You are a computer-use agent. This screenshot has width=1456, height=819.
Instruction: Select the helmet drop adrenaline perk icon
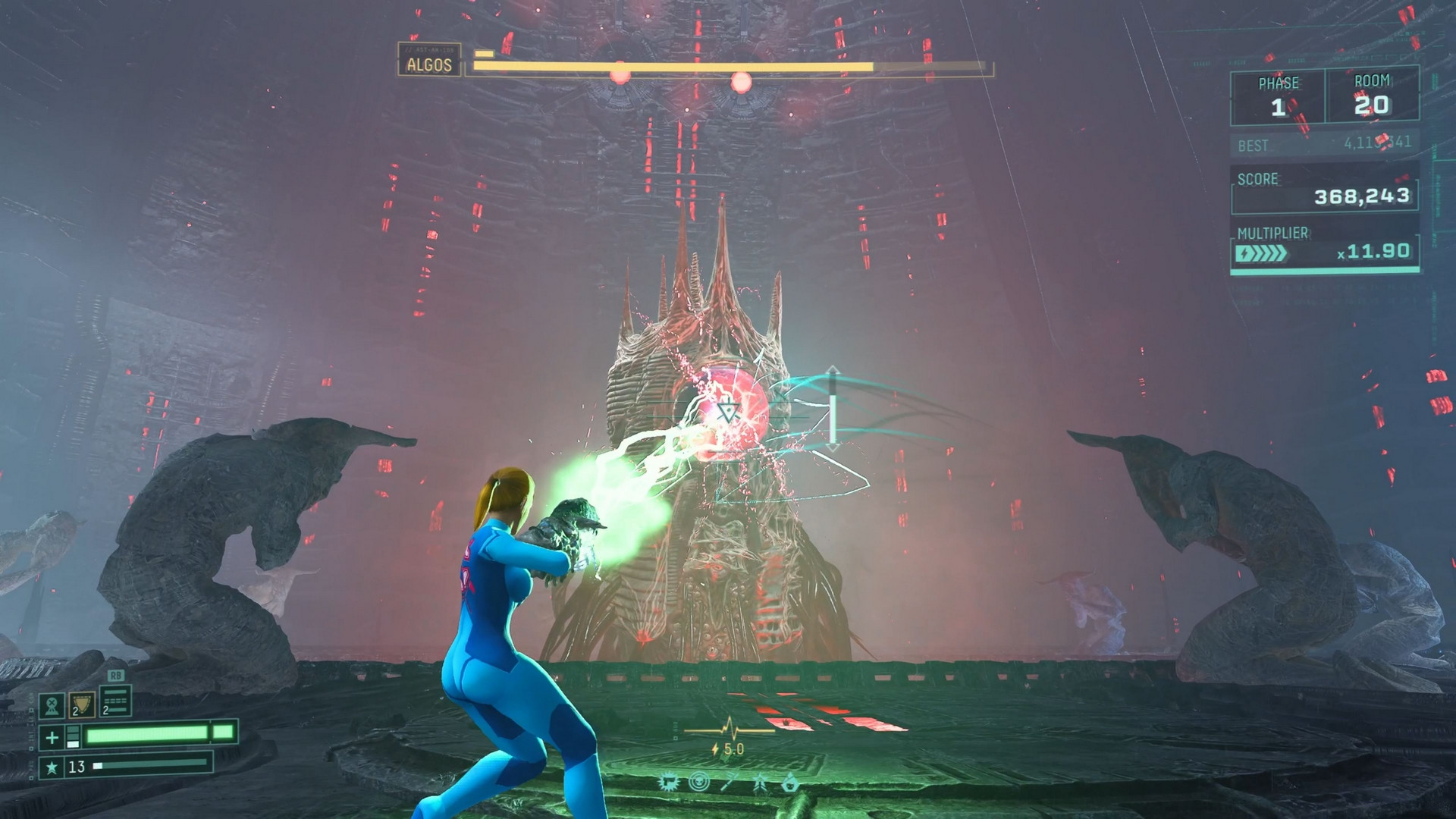coord(790,783)
